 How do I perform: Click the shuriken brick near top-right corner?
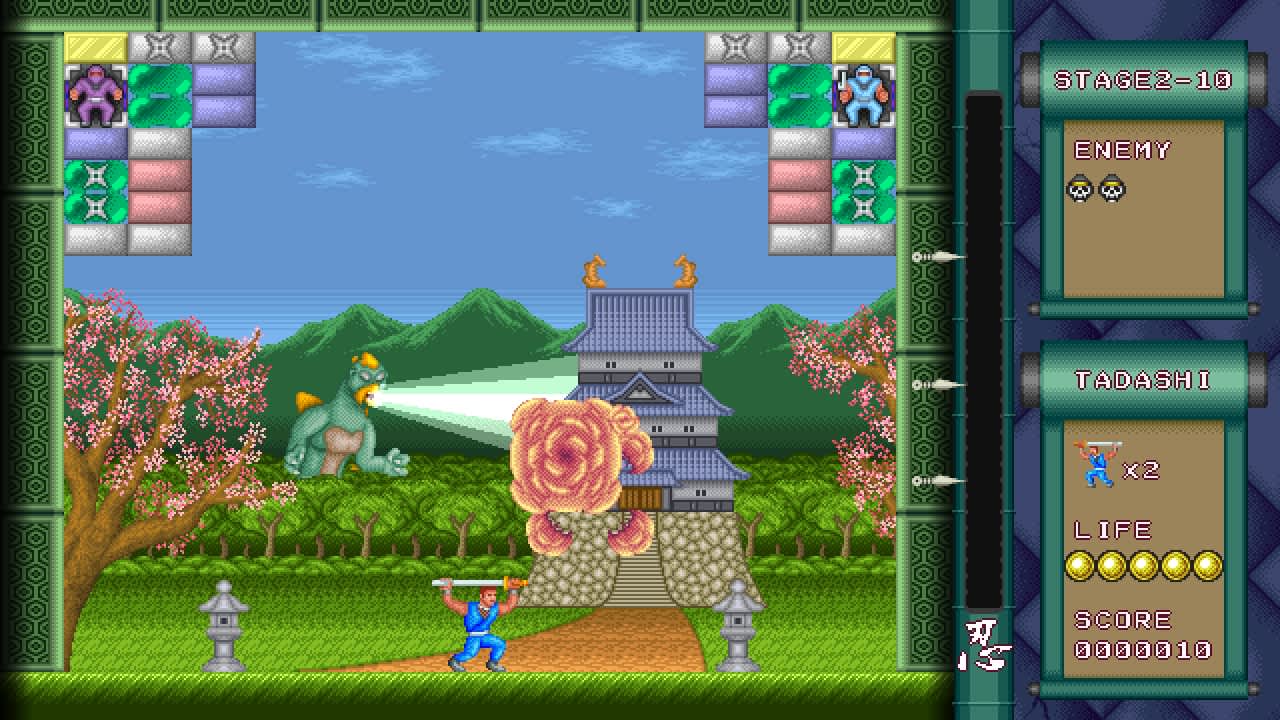coord(800,45)
